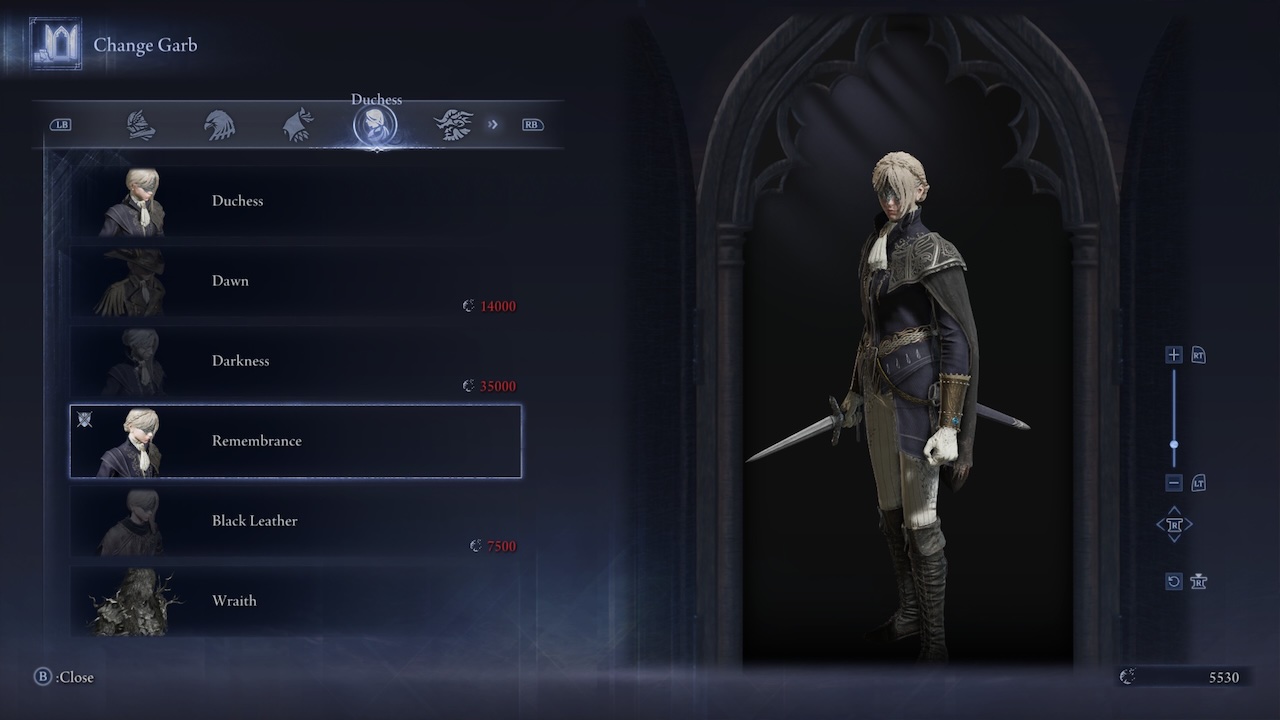
Task: Switch to the Duchess character tab
Action: (375, 125)
